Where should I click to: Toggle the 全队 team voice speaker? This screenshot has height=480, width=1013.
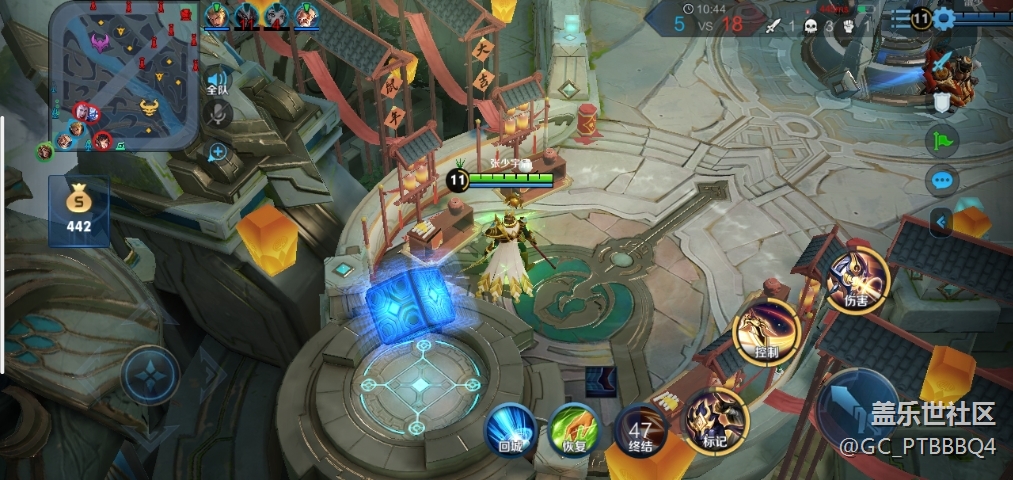[217, 82]
